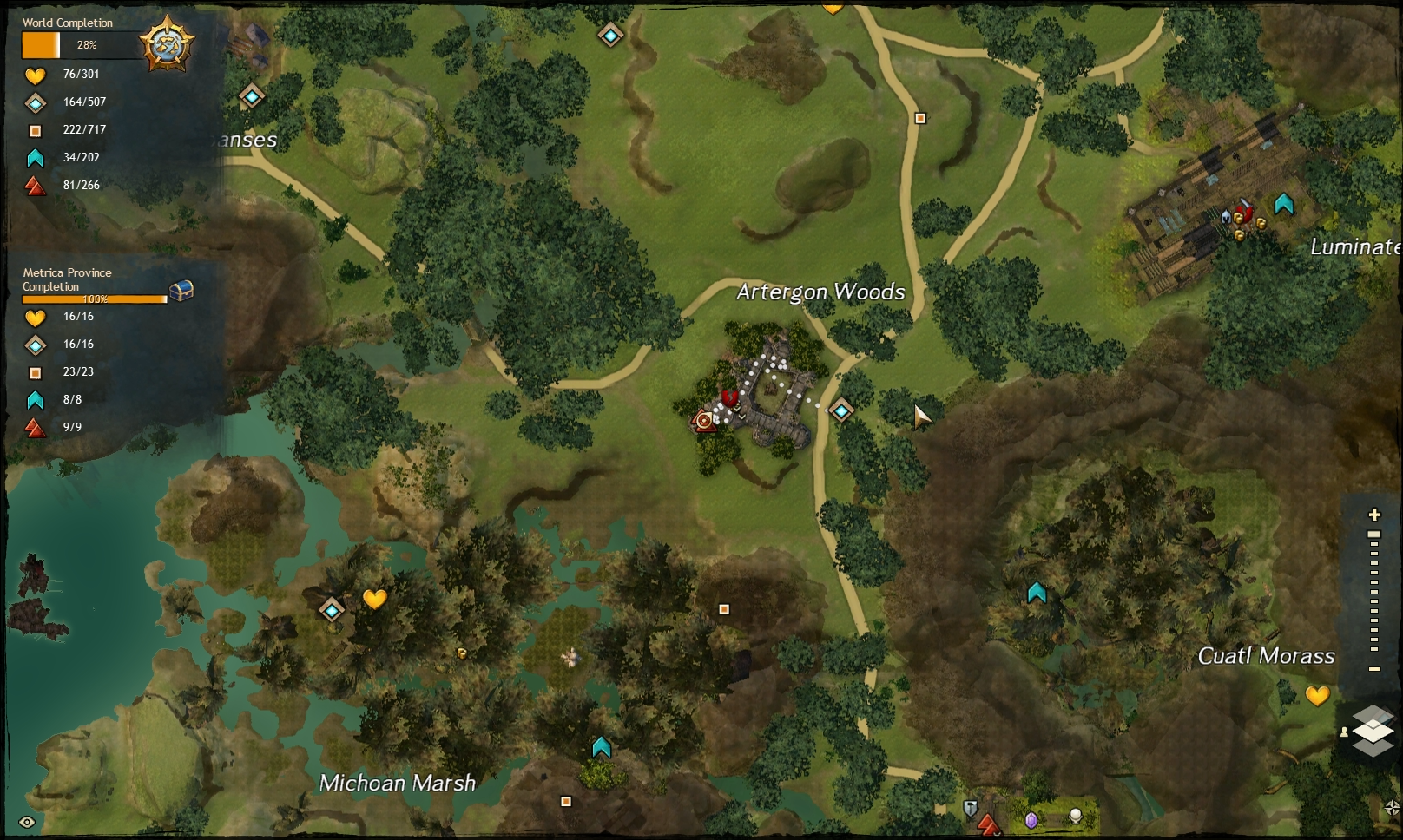The width and height of the screenshot is (1403, 840).
Task: Click the hero point chevron in Cuatl Morass
Action: pos(1035,591)
